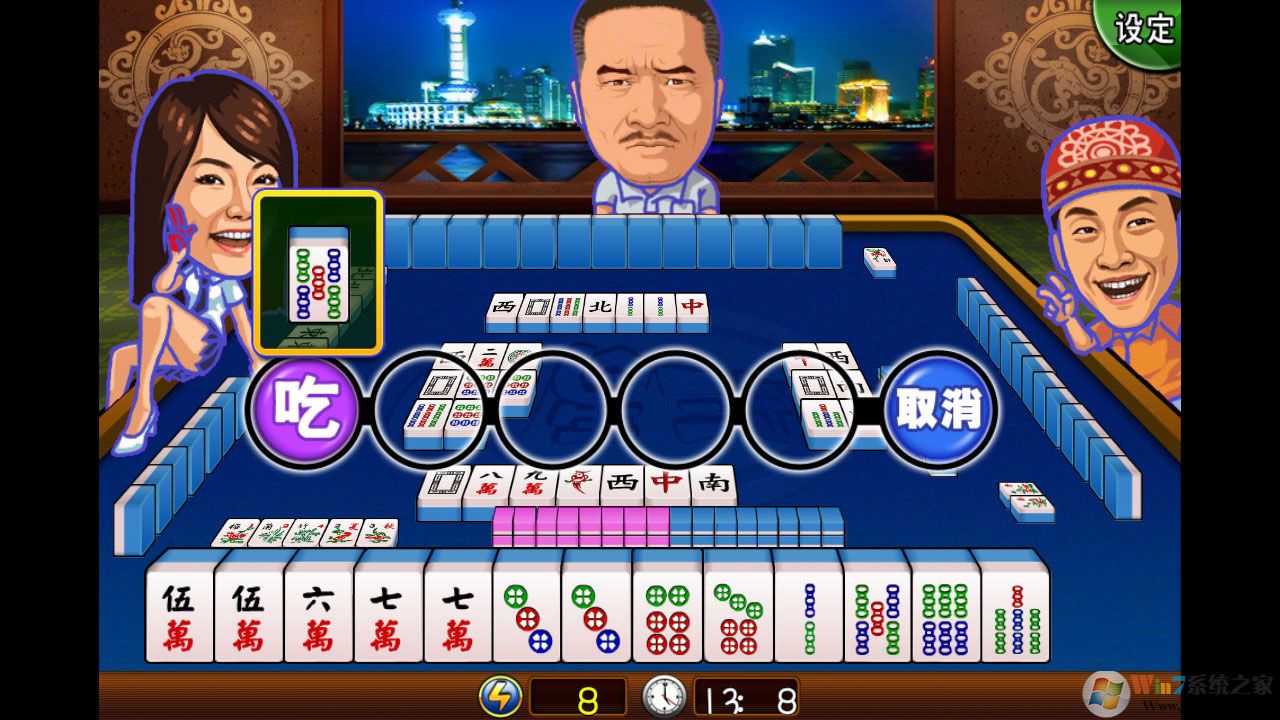Click the clock timer icon
1280x720 pixels.
pos(666,698)
